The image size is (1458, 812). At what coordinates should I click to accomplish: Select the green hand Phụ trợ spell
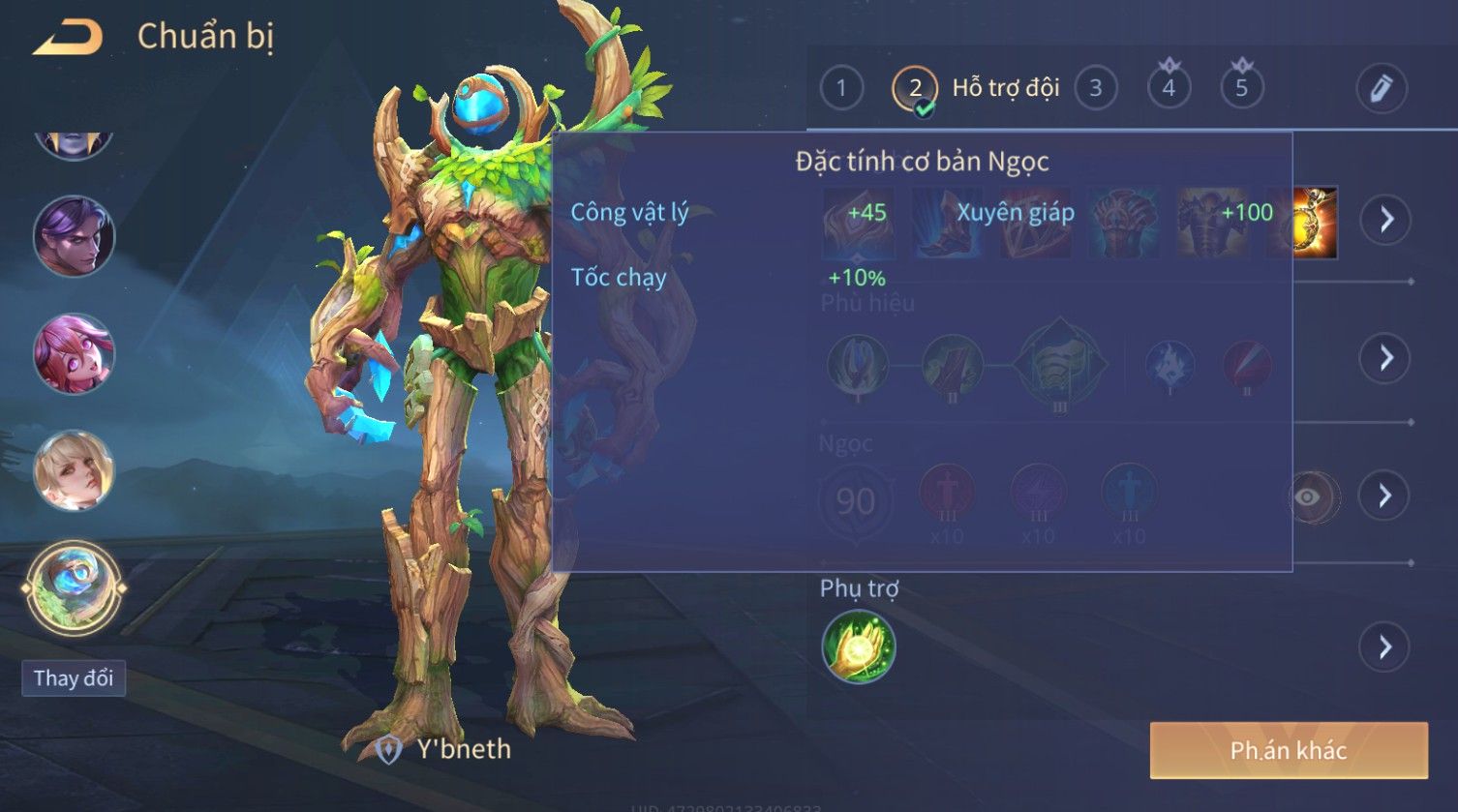[x=858, y=647]
